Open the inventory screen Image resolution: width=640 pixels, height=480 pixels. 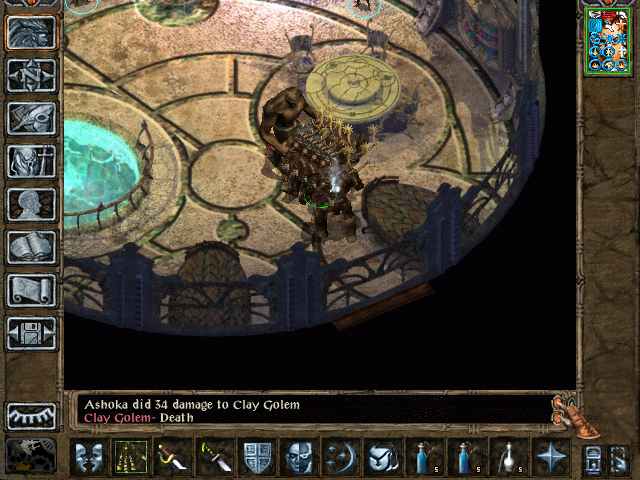pos(31,161)
